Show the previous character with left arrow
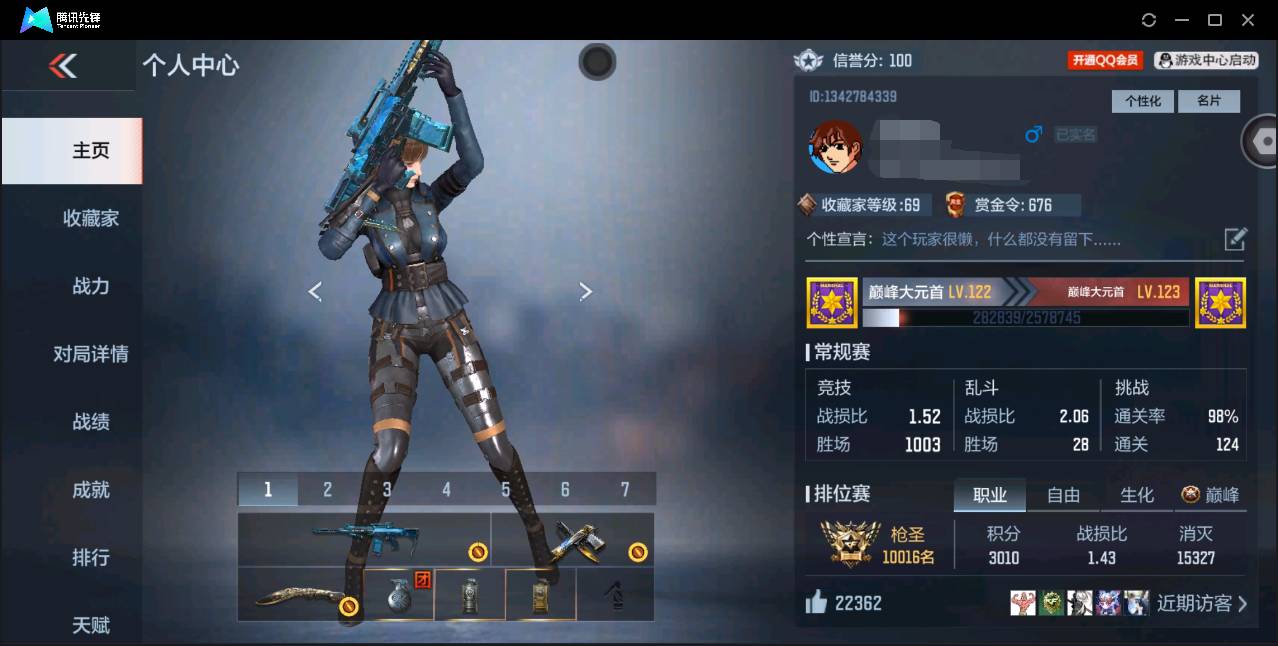 point(315,291)
